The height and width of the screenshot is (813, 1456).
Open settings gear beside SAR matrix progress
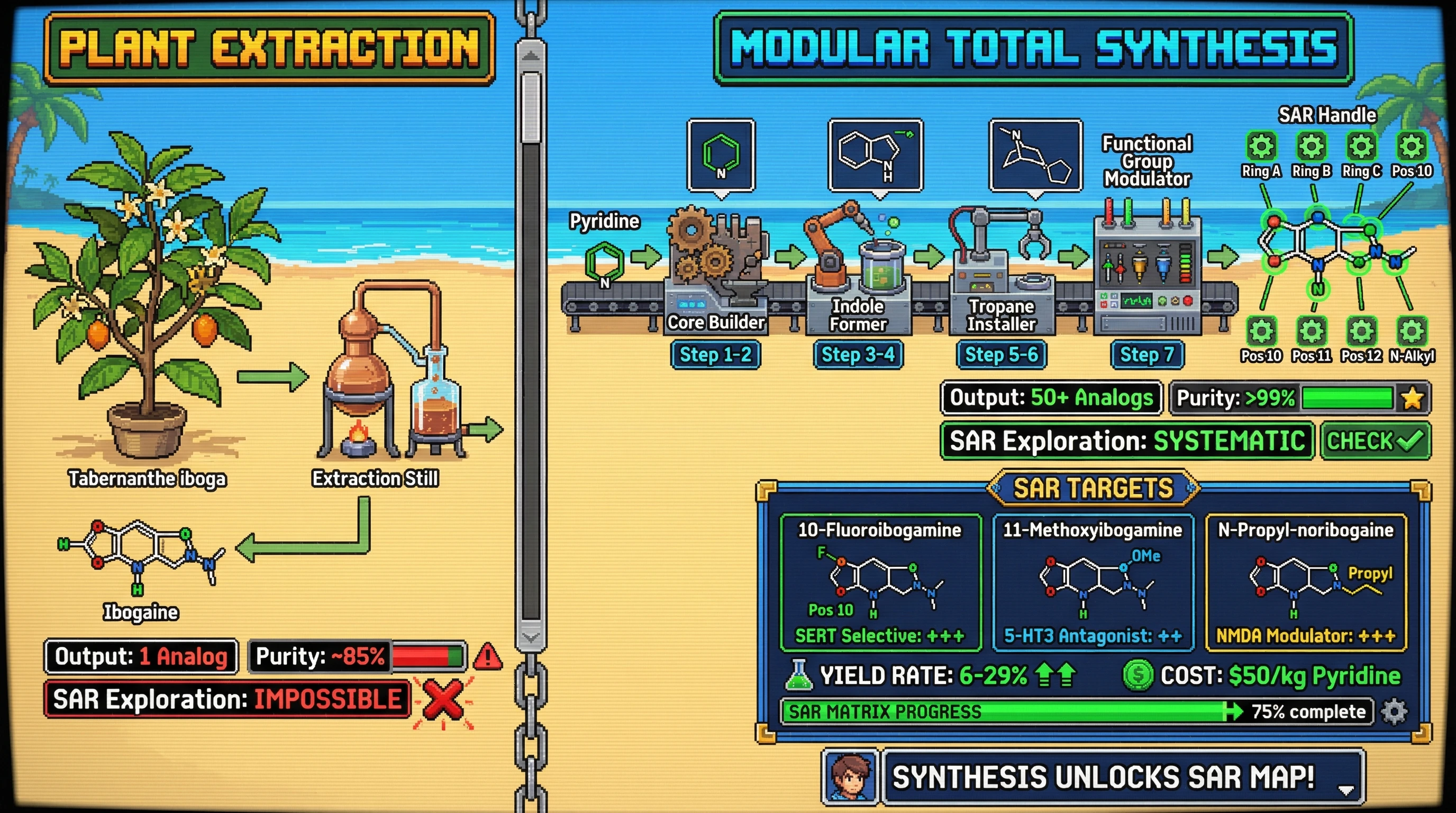tap(1394, 711)
